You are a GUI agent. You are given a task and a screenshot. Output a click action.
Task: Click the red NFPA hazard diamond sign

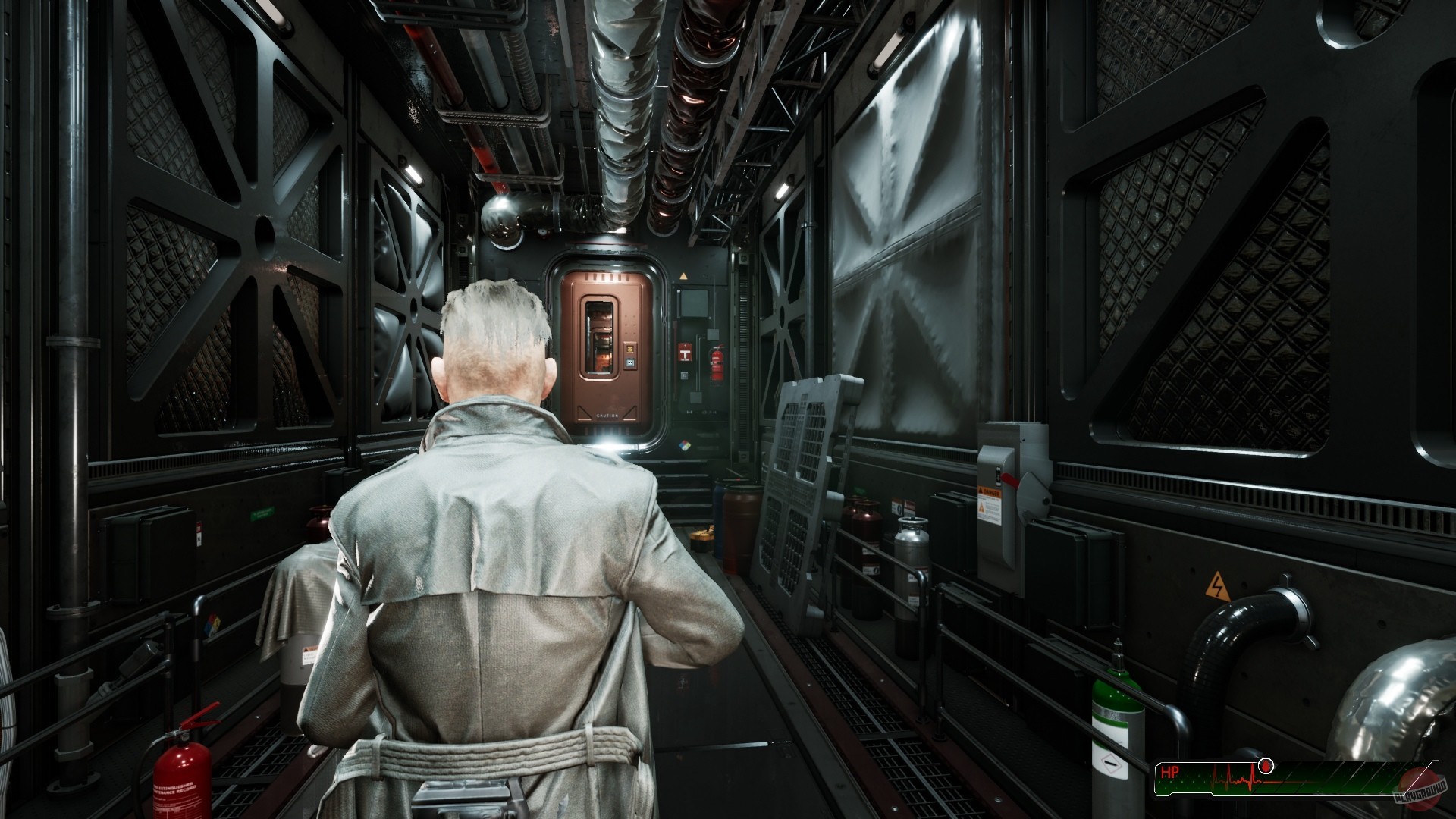coord(686,446)
